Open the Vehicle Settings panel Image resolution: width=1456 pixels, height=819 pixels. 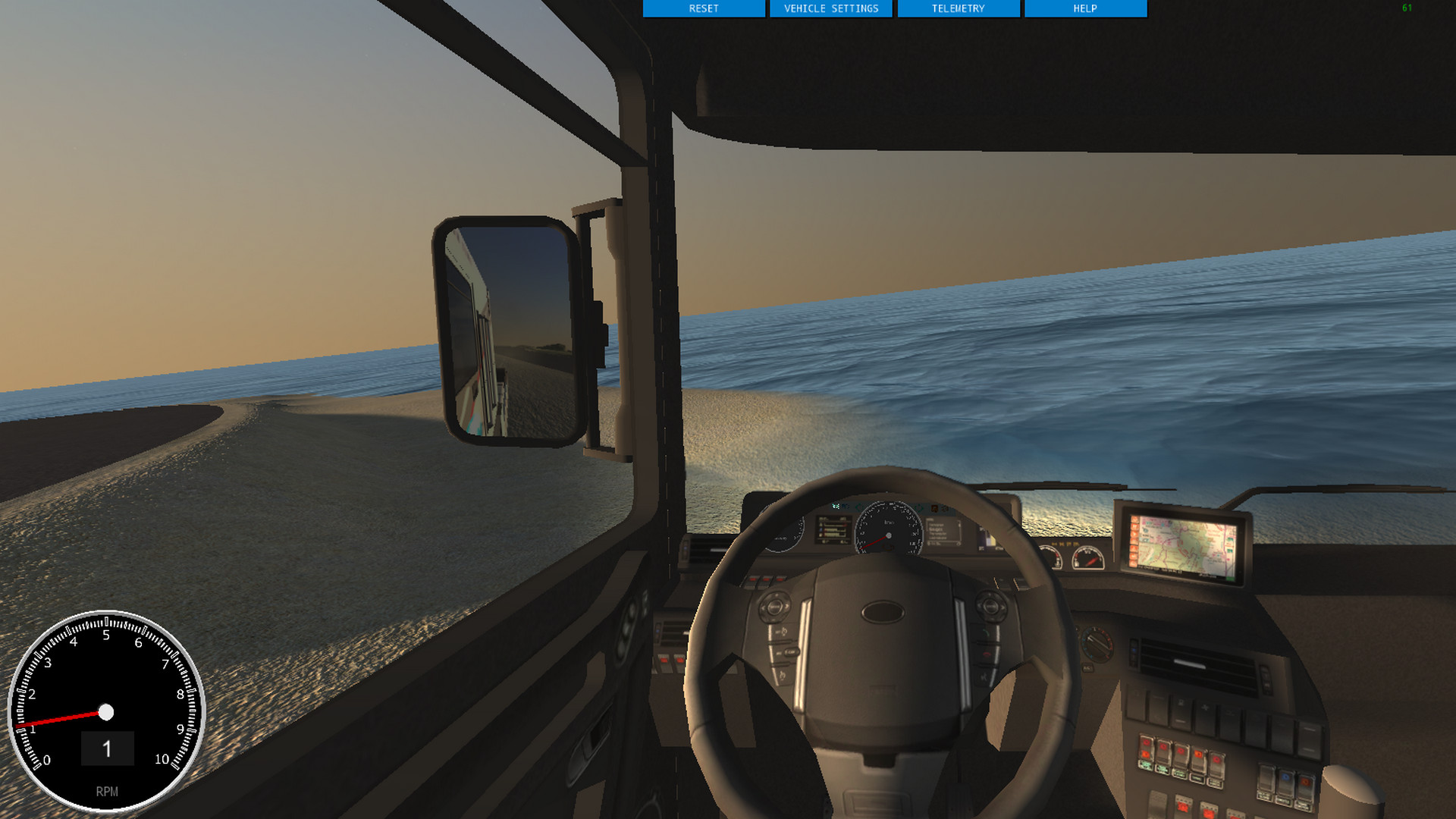[x=832, y=8]
